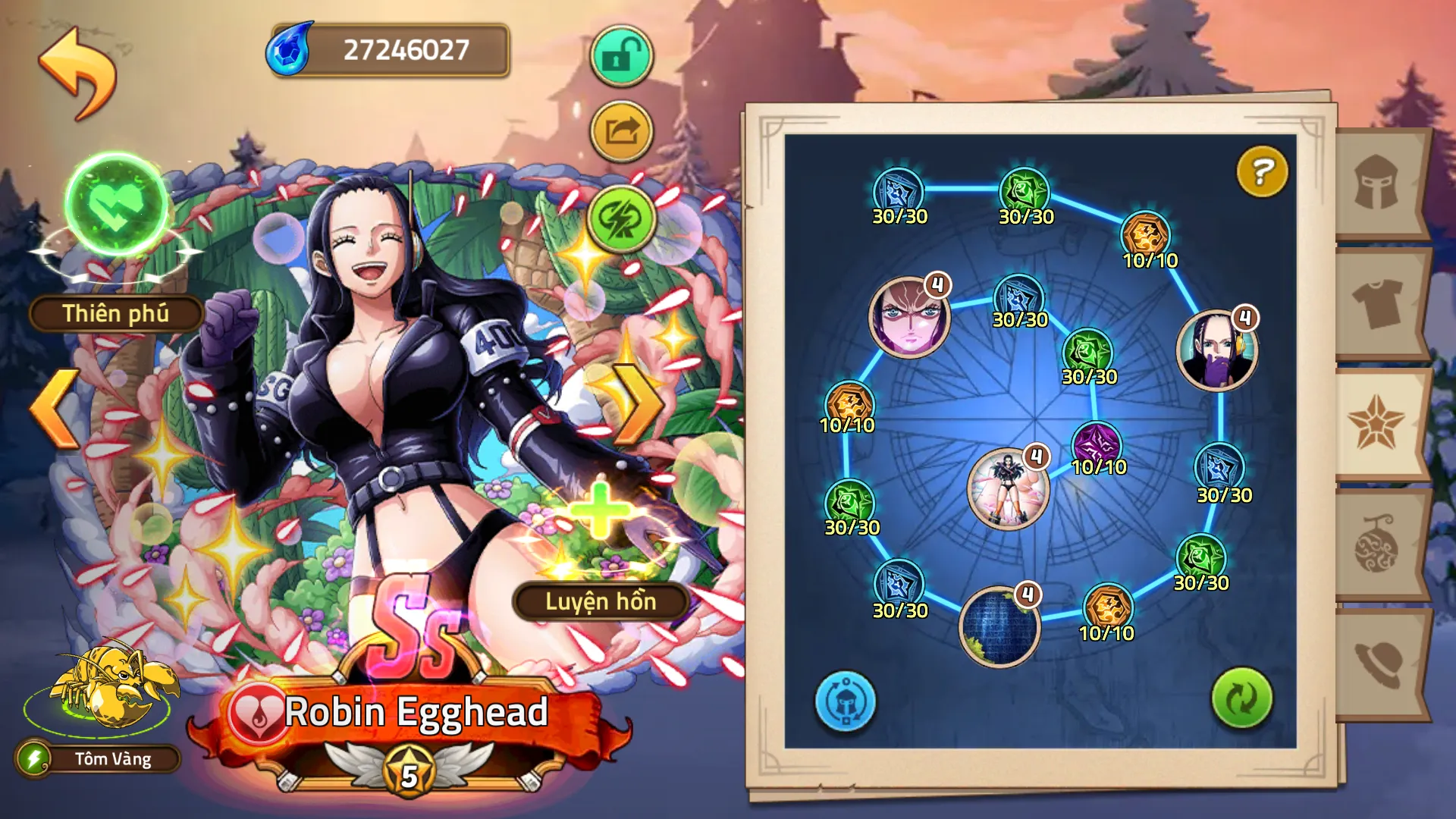Open the helmet equipment tab
The width and height of the screenshot is (1456, 819).
1377,183
